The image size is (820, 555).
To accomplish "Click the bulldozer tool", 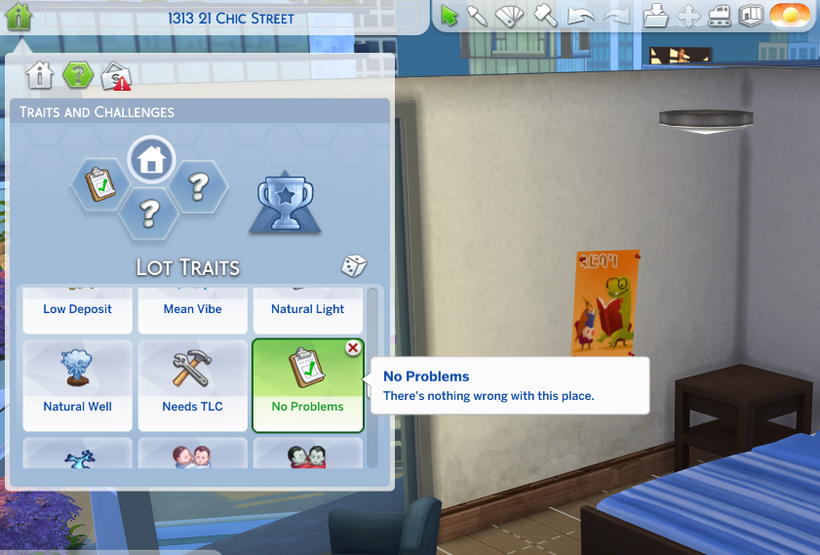I will click(x=720, y=16).
